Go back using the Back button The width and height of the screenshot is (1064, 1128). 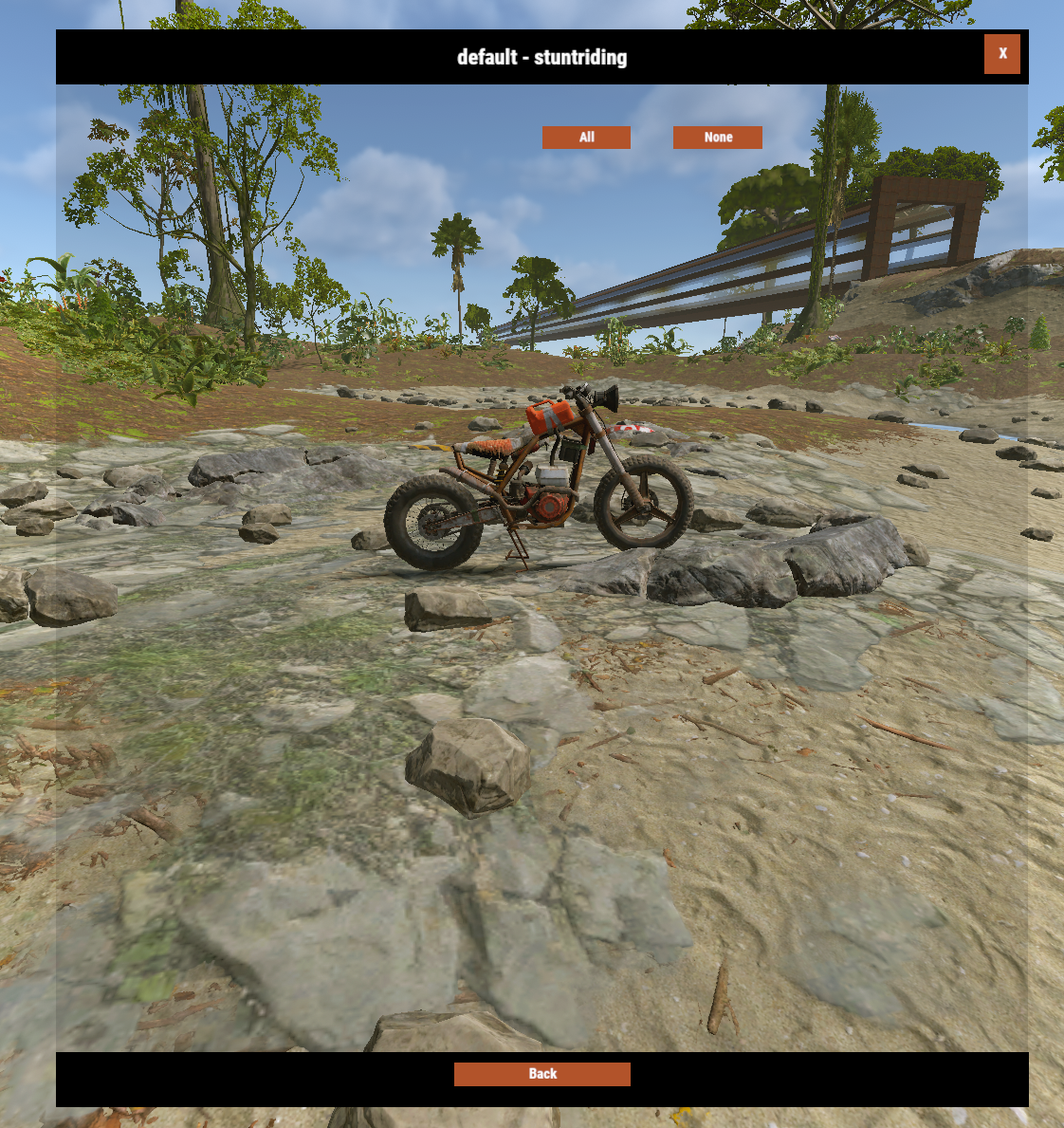[x=541, y=1074]
